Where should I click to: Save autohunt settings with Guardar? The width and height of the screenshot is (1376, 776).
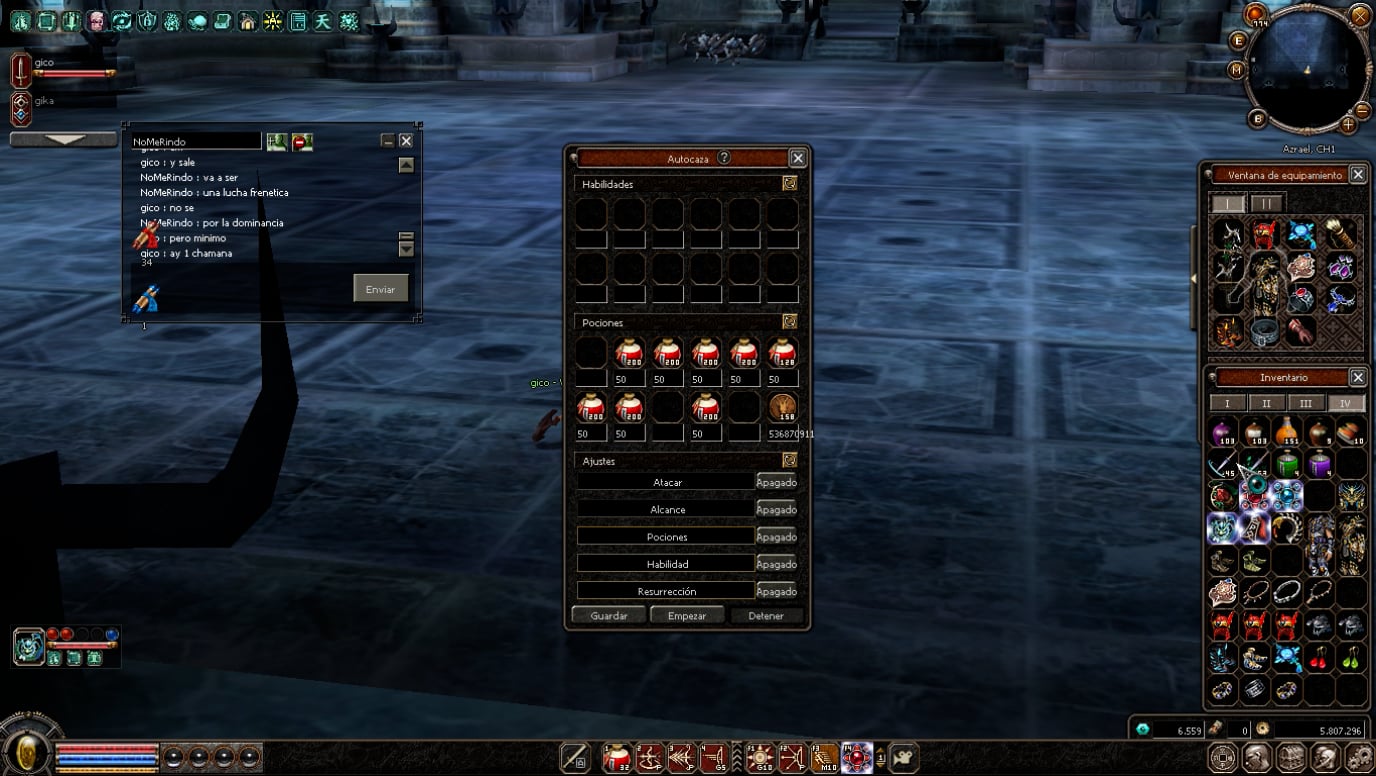pyautogui.click(x=608, y=615)
